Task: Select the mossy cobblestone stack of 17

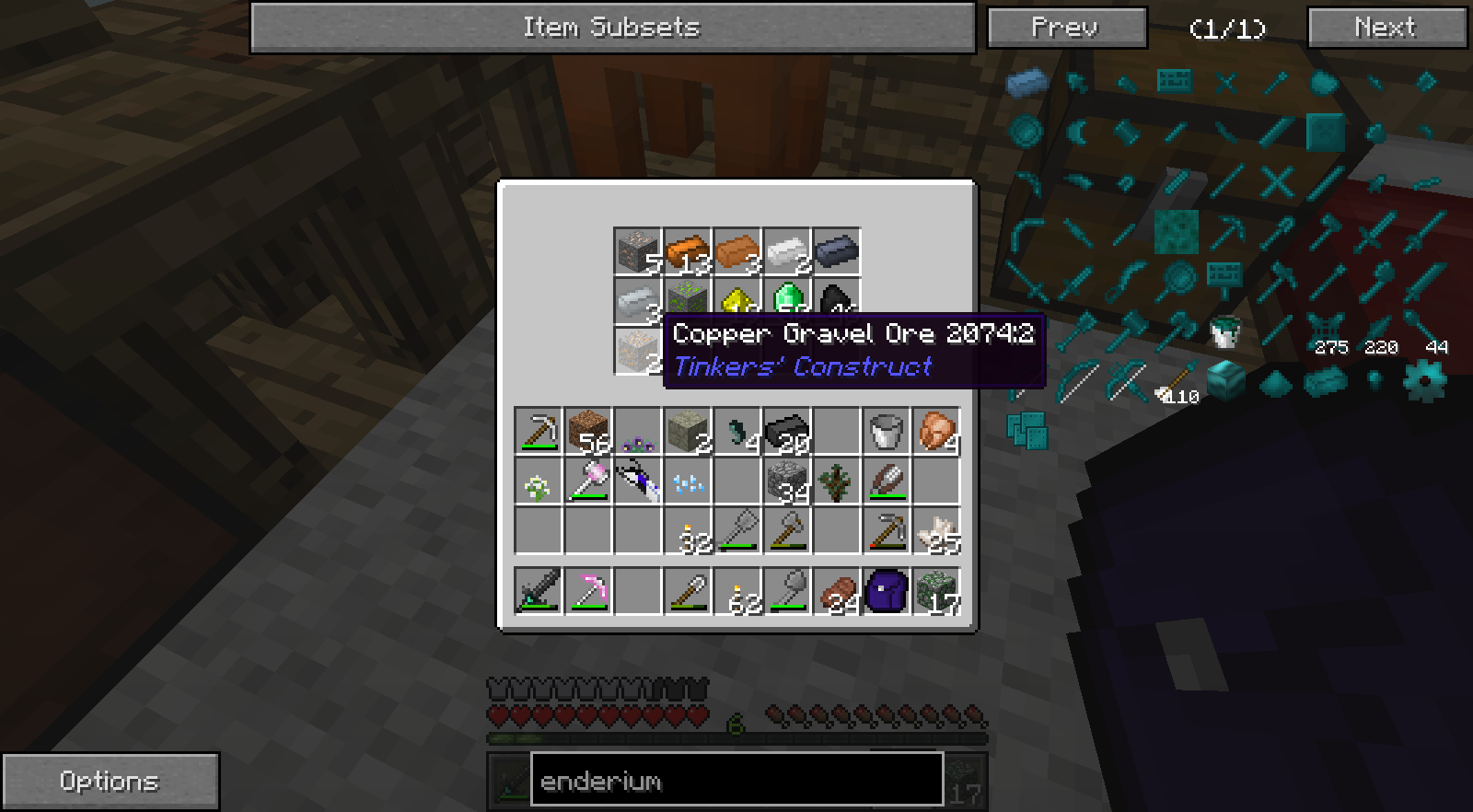Action: tap(936, 590)
